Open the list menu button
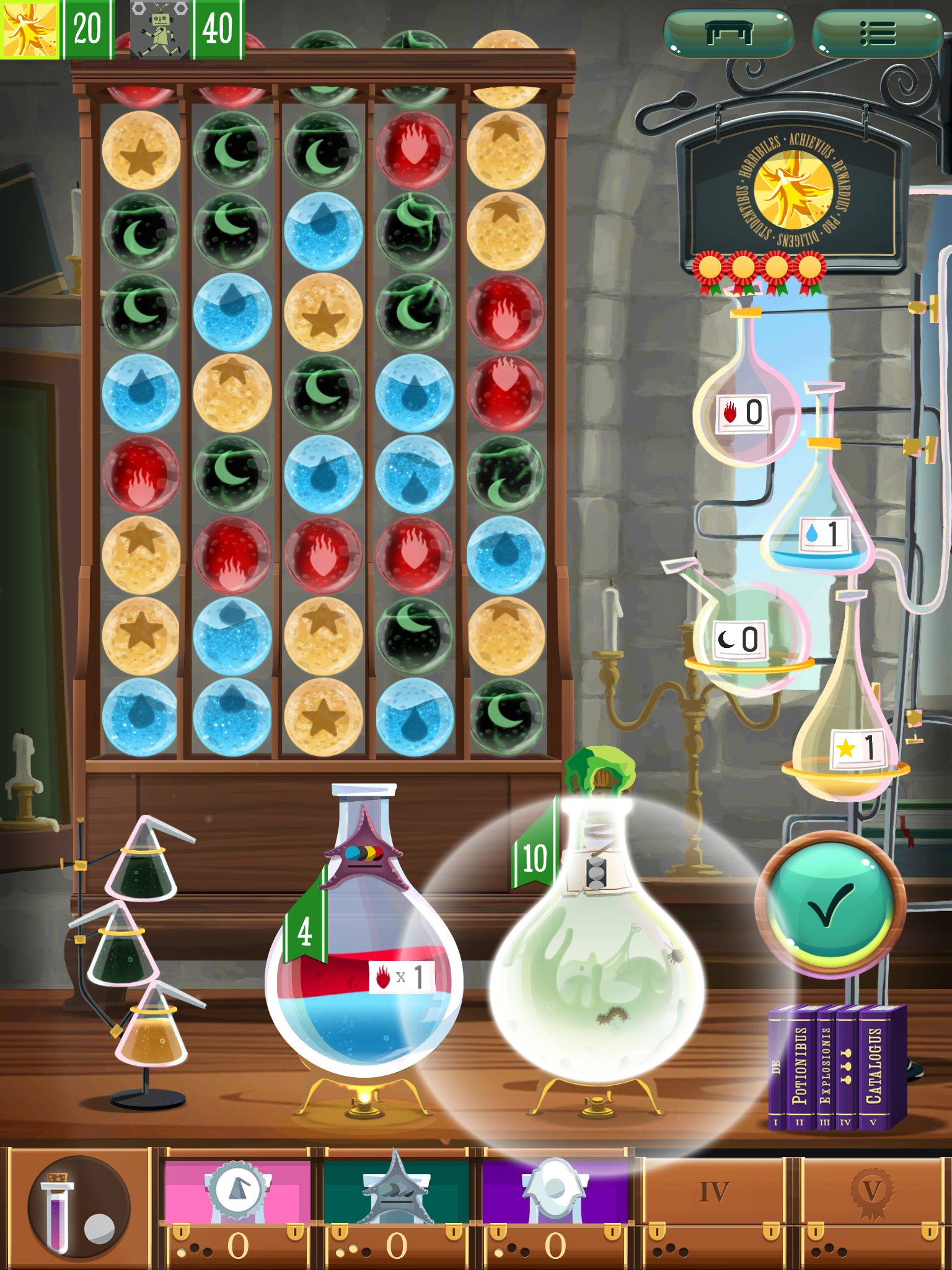The width and height of the screenshot is (952, 1270). [877, 33]
